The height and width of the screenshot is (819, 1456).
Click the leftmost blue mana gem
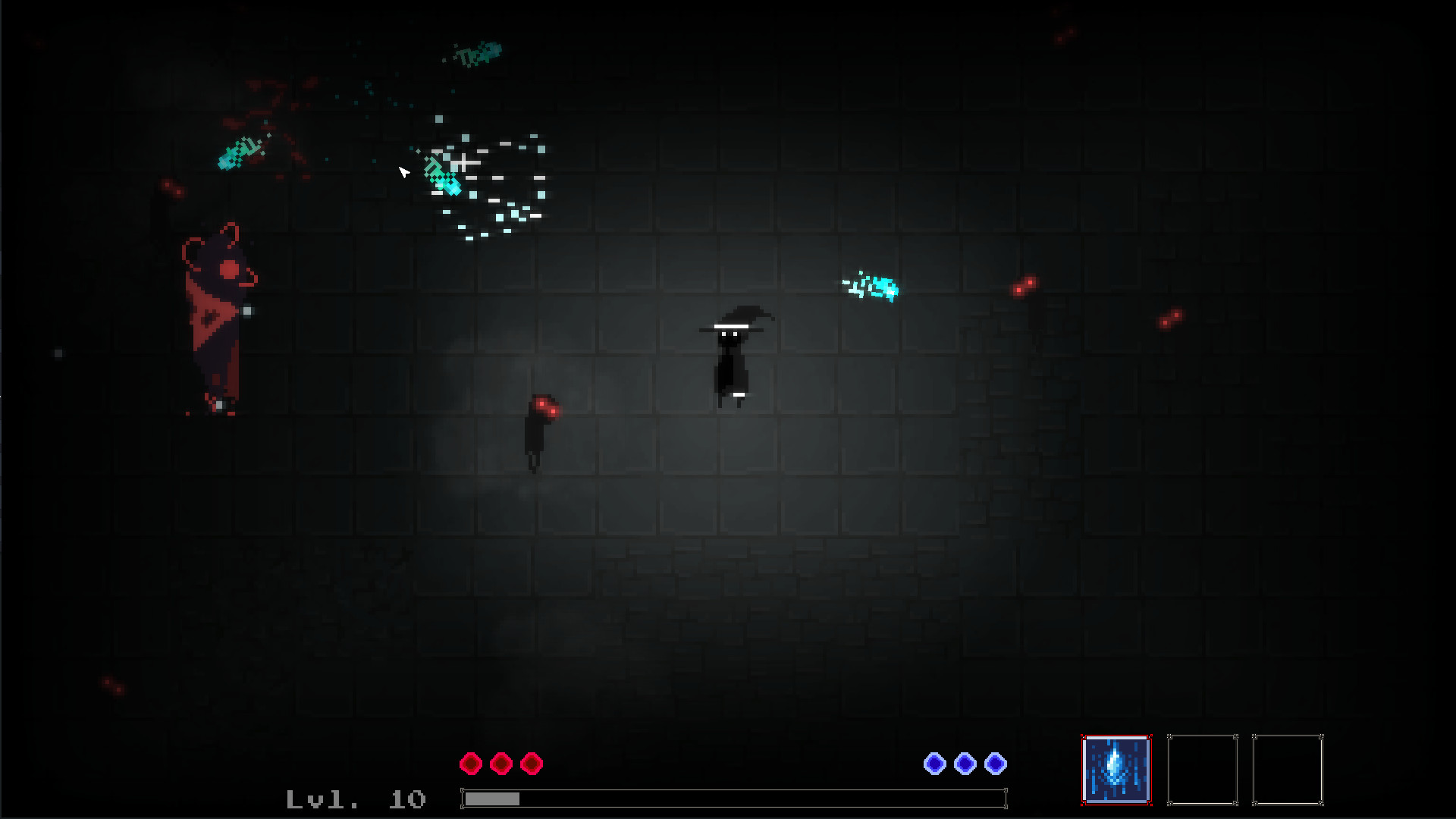(x=936, y=764)
